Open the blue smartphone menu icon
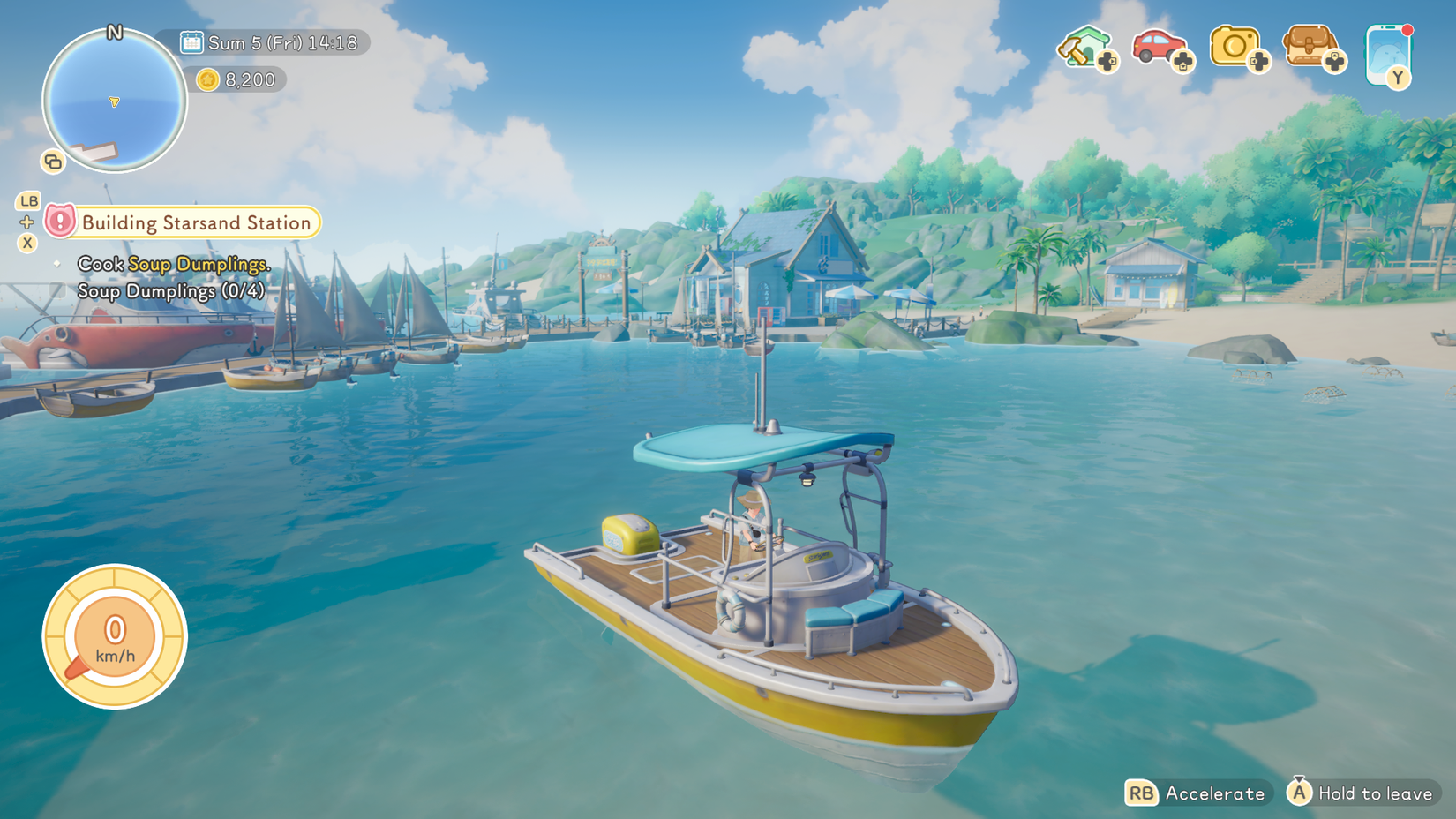Viewport: 1456px width, 819px height. tap(1387, 55)
